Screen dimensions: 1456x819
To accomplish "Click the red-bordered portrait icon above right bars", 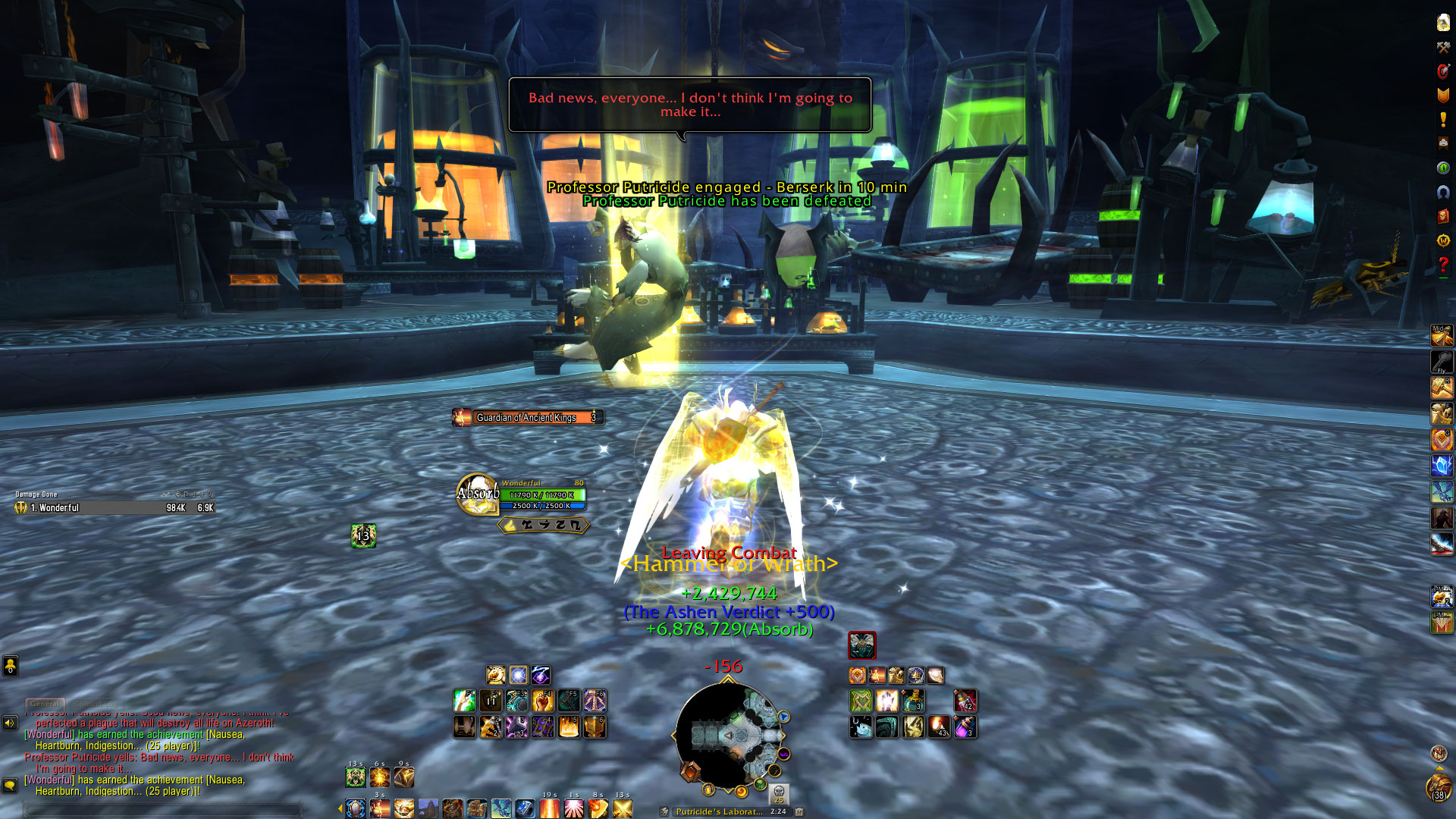I will 861,645.
